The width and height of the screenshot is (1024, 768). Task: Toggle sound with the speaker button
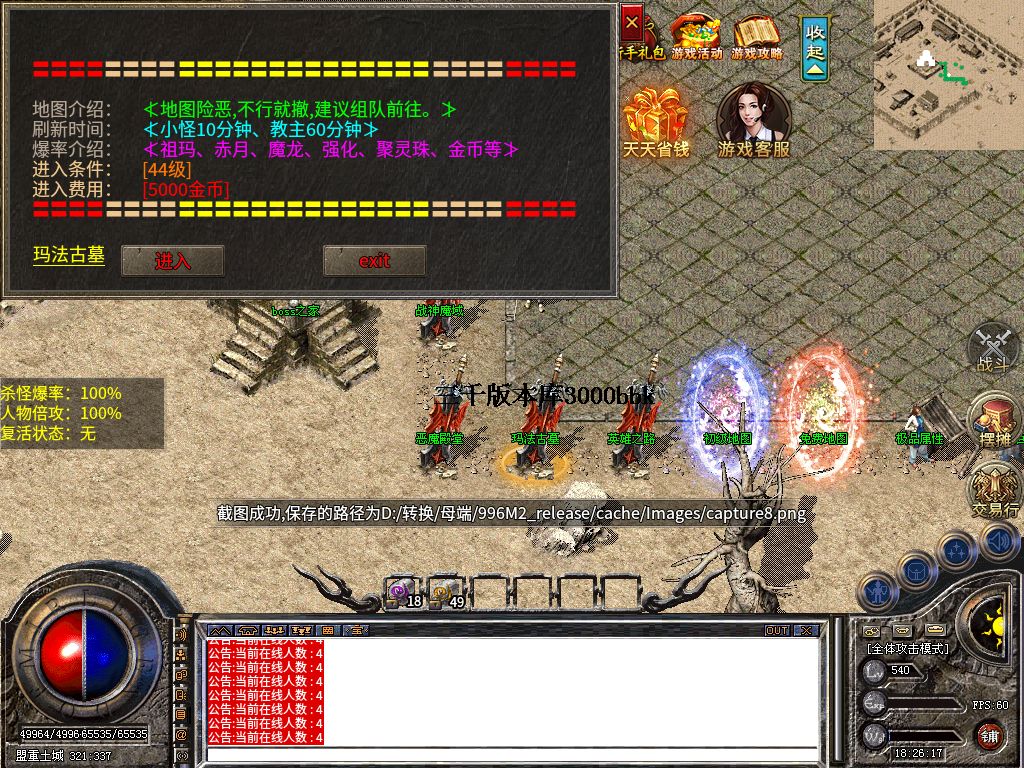point(1000,542)
